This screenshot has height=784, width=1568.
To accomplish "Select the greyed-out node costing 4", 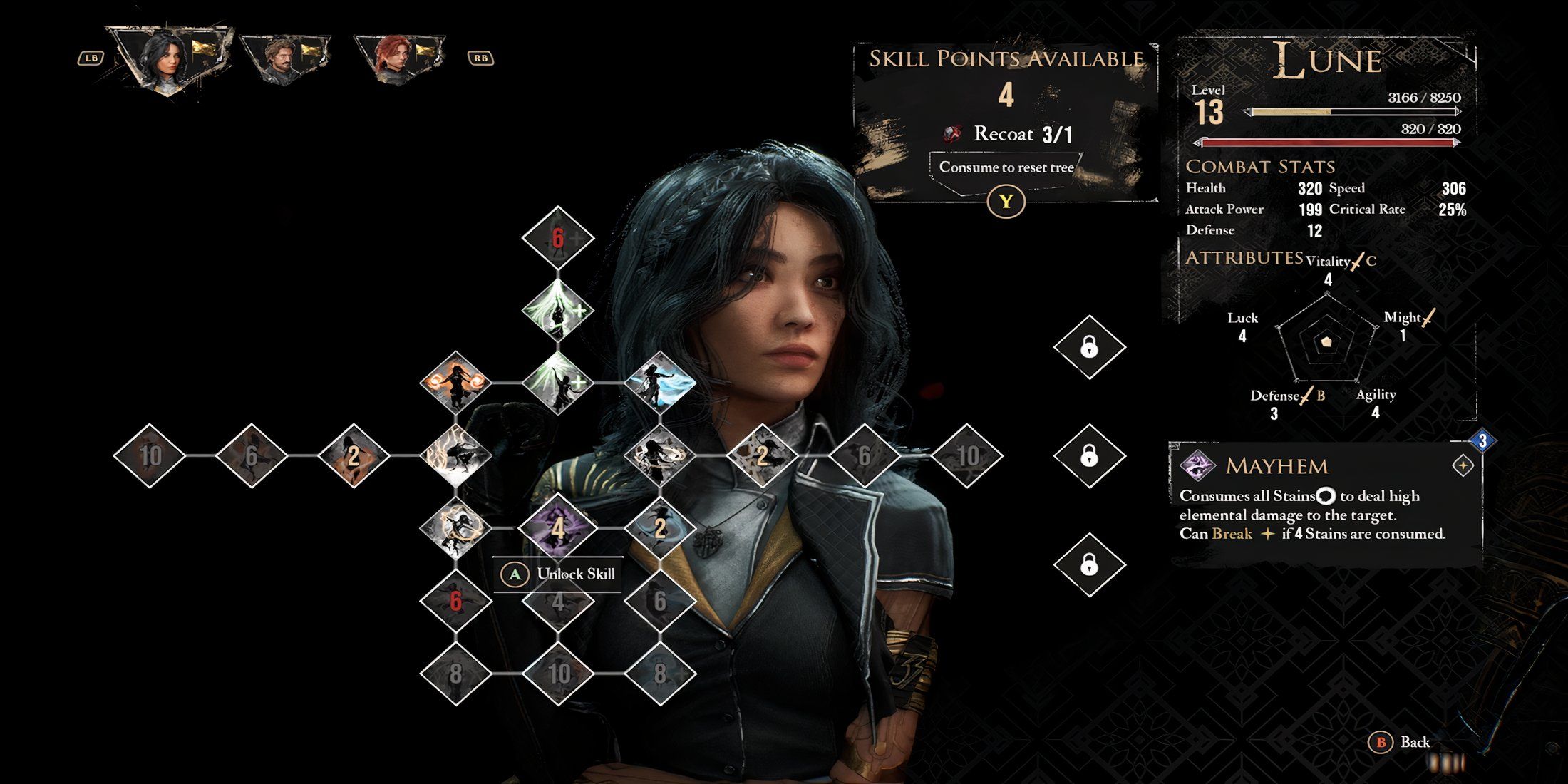I will [x=558, y=602].
